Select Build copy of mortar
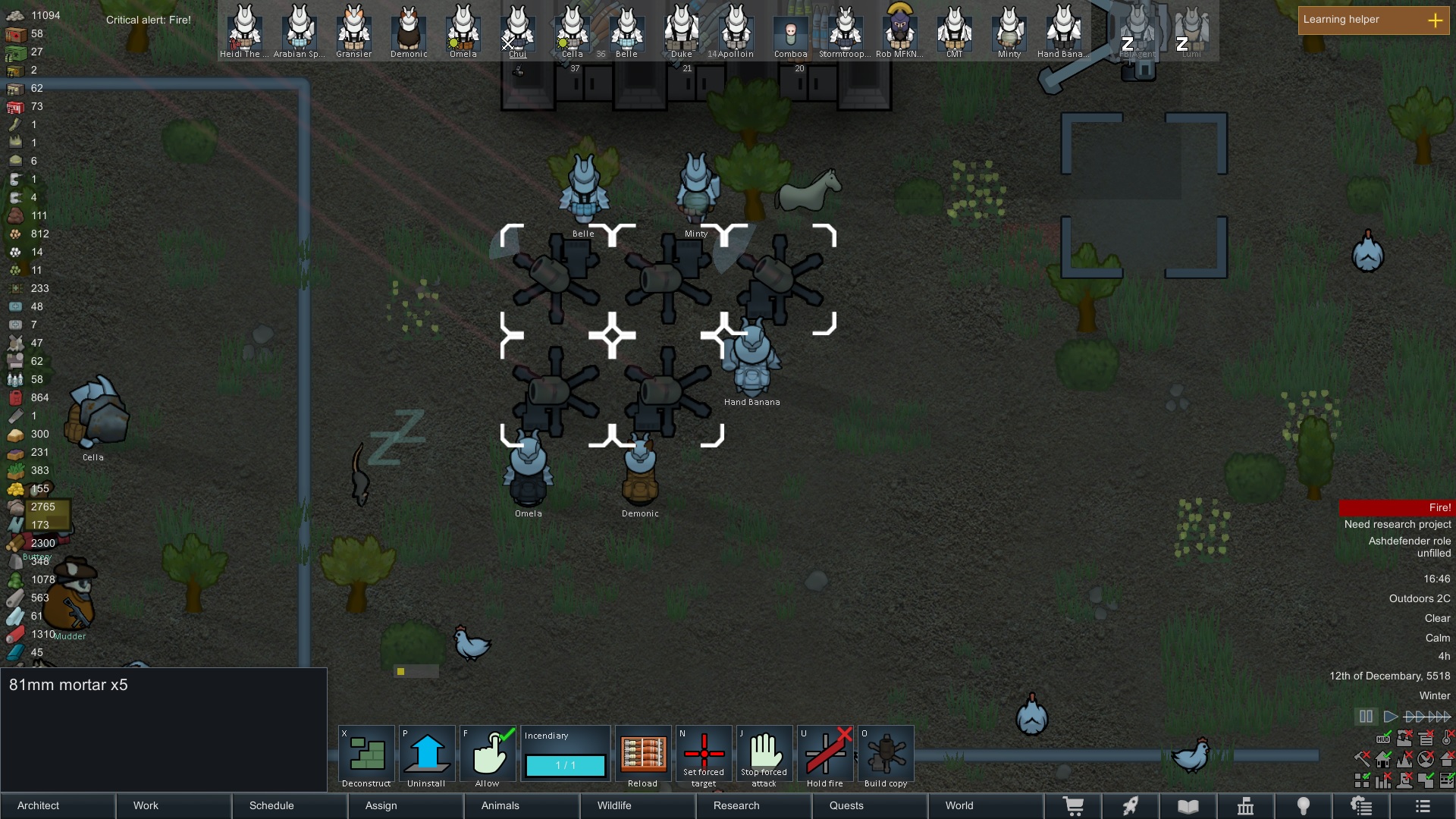 pyautogui.click(x=886, y=755)
